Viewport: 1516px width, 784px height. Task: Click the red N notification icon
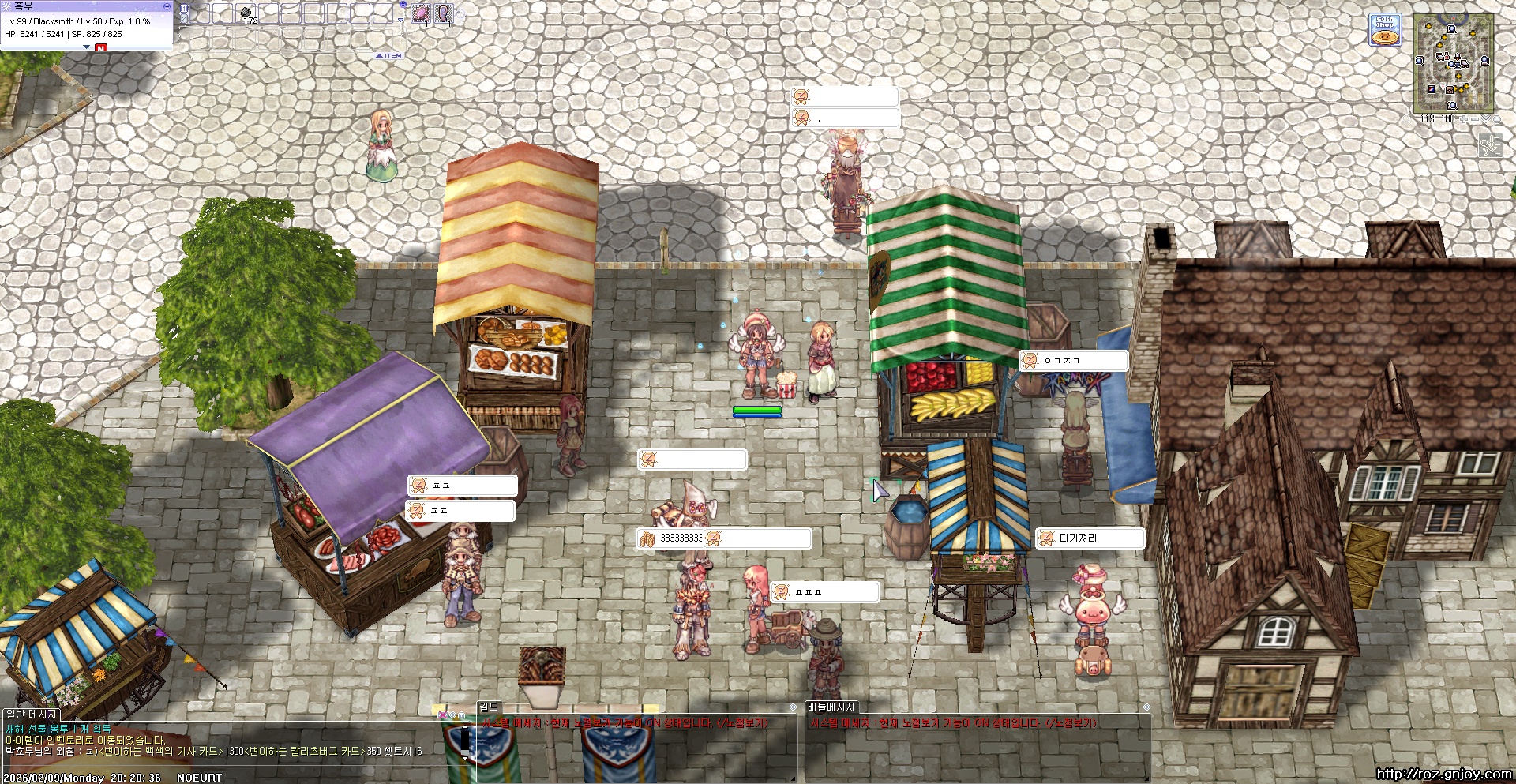(100, 48)
